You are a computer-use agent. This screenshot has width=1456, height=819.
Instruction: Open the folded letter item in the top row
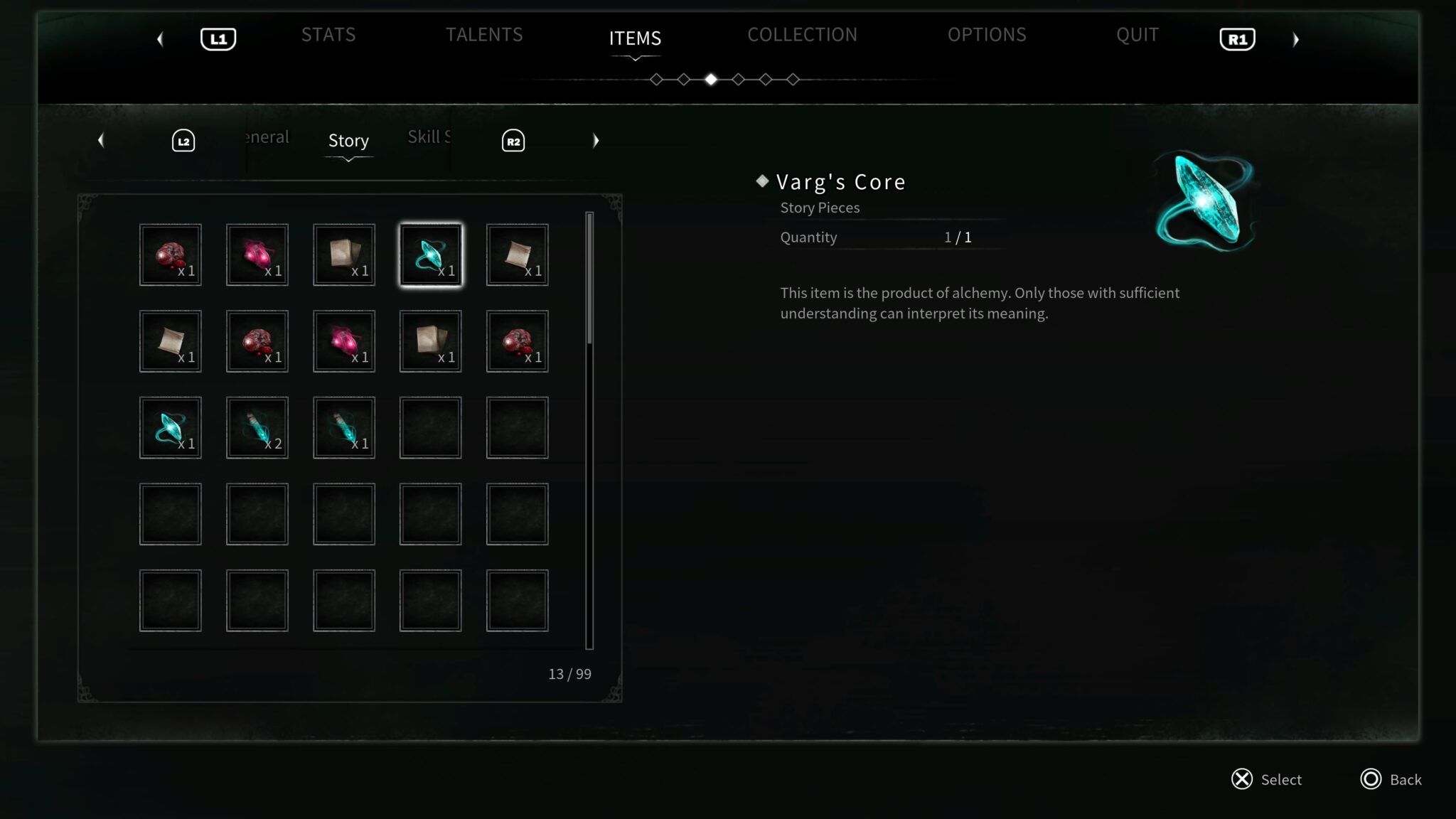[x=343, y=254]
